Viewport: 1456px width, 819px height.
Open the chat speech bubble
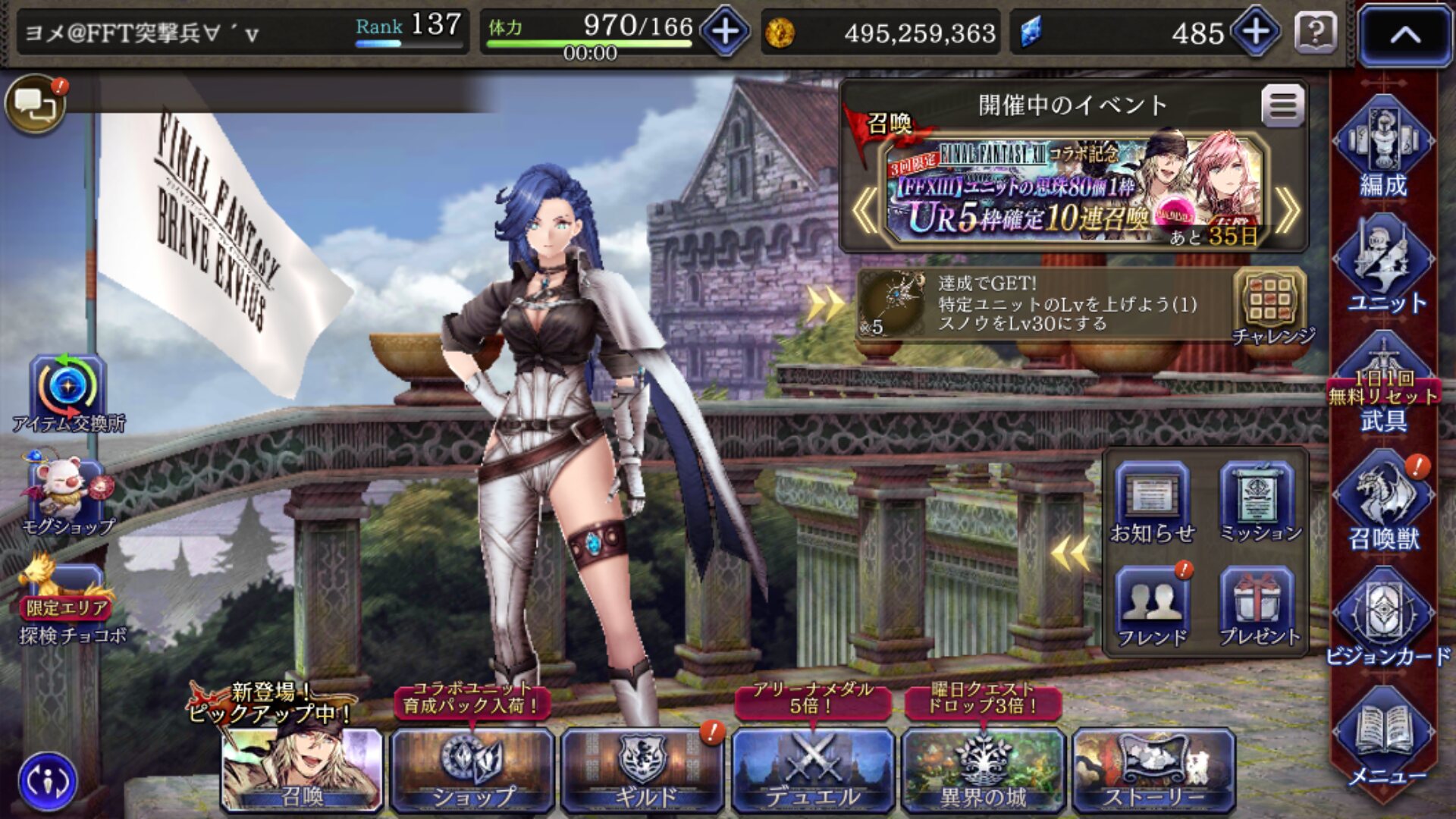coord(35,104)
